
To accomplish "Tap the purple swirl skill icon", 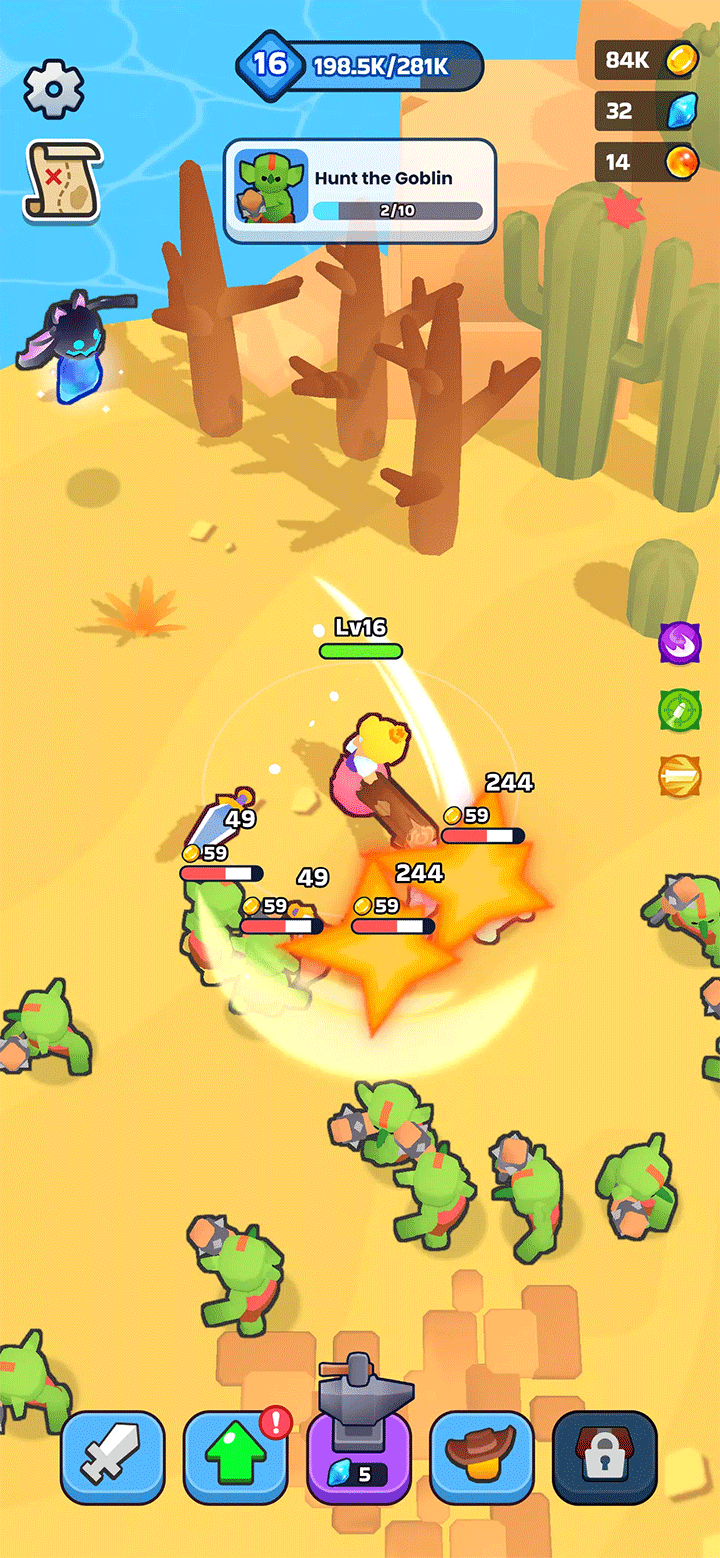I will (x=680, y=642).
